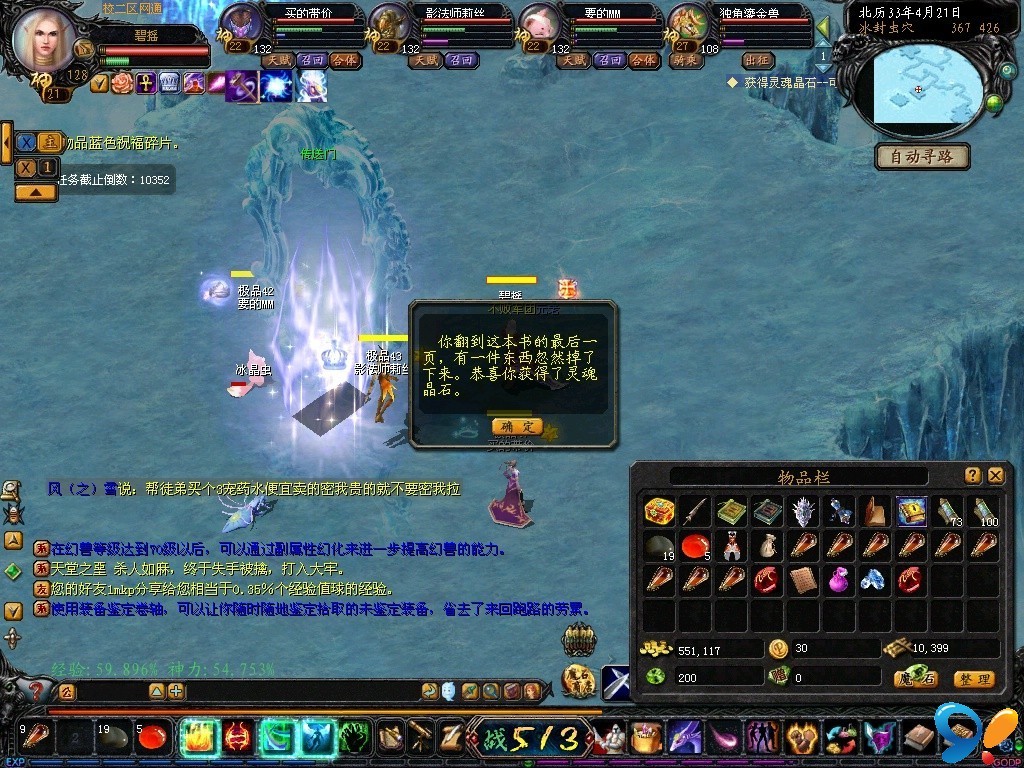Select the scroll stack showing 100
Screen dimensions: 1024x768
point(984,511)
